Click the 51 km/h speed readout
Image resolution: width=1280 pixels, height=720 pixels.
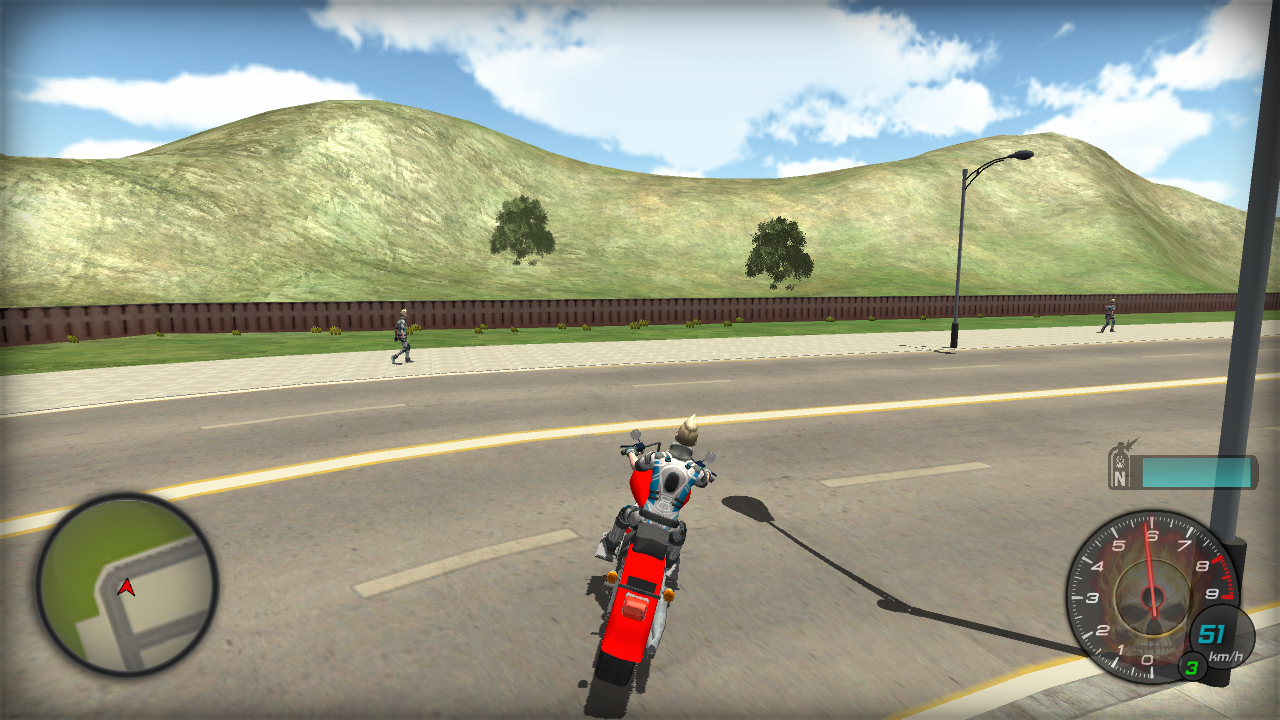tap(1213, 632)
